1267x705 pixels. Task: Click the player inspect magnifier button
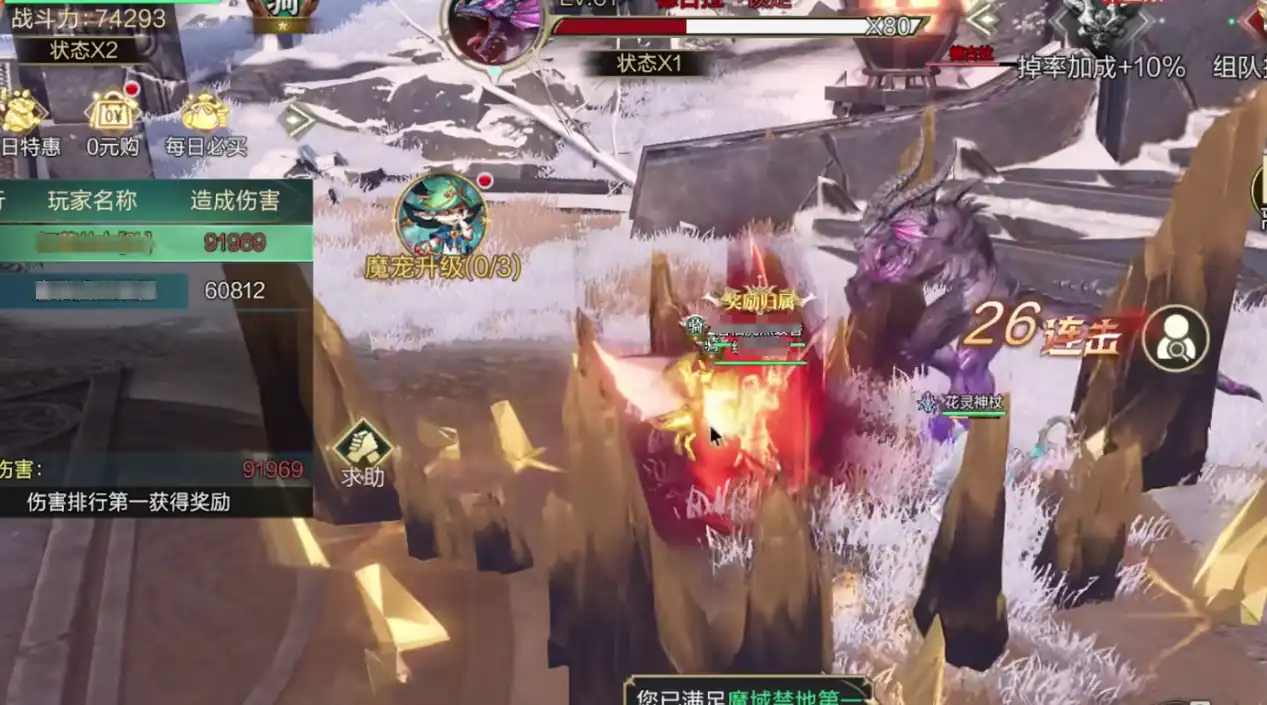1175,339
